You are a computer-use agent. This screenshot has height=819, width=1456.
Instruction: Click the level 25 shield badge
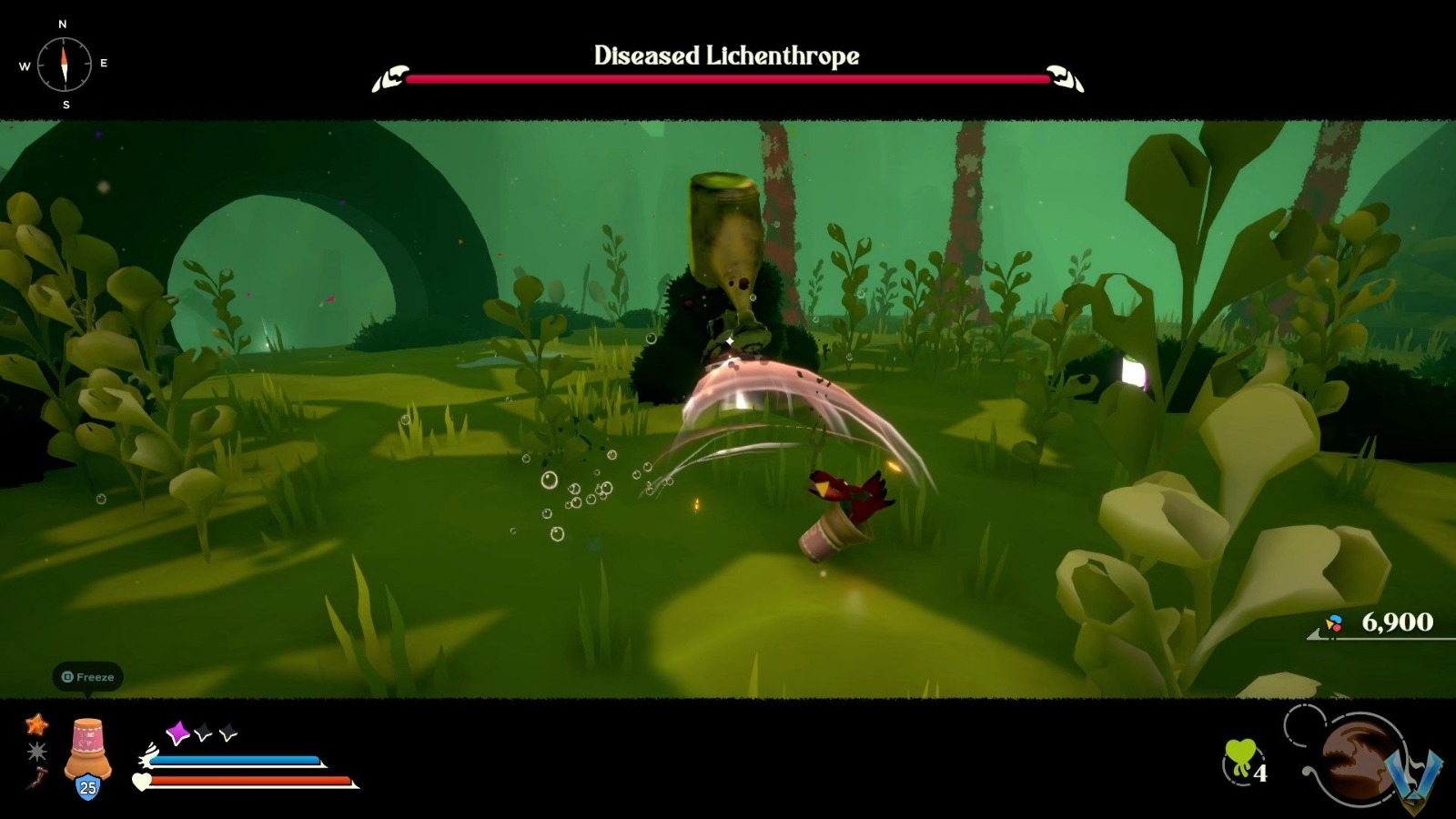86,785
